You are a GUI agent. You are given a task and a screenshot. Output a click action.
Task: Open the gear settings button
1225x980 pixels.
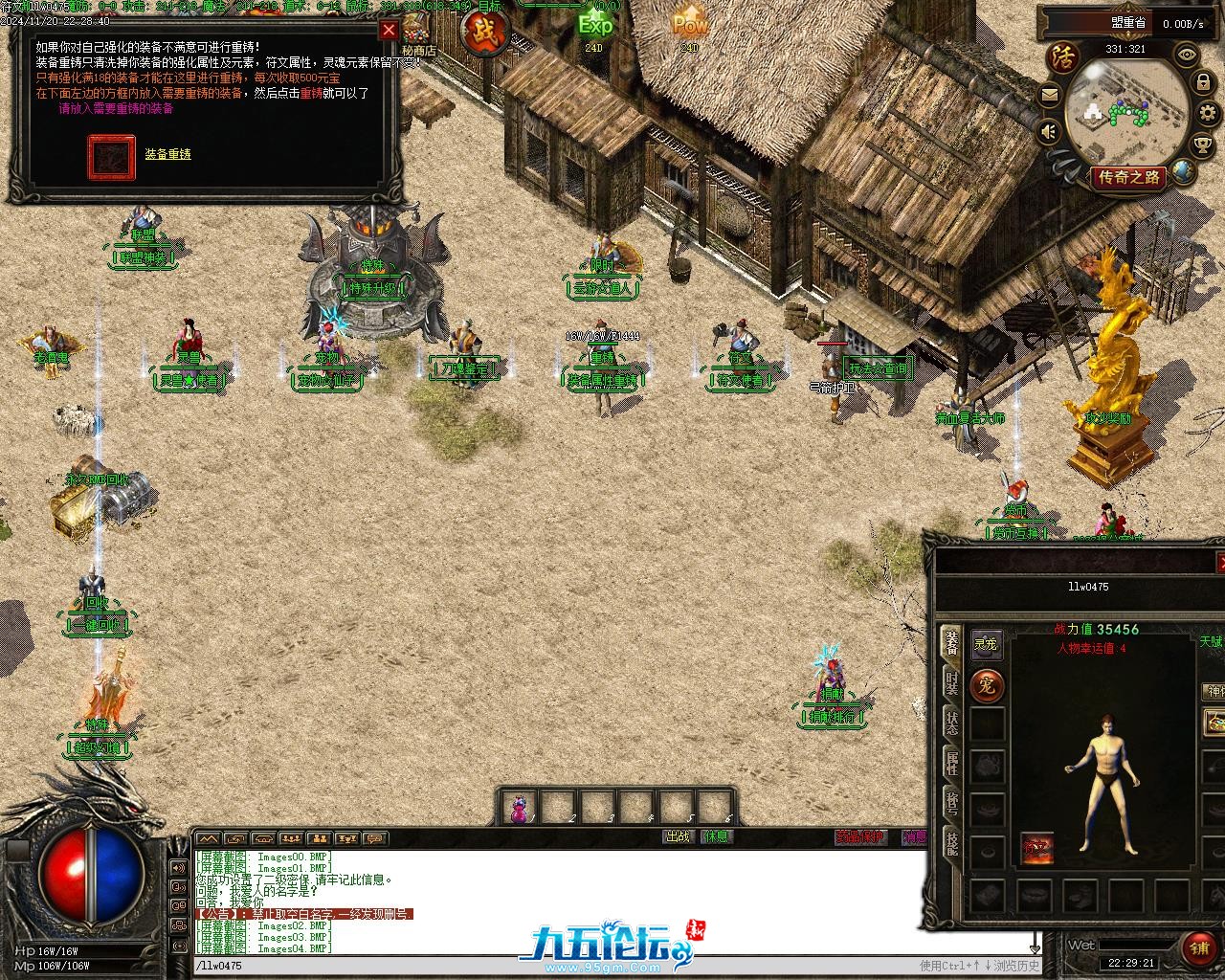click(x=1207, y=115)
